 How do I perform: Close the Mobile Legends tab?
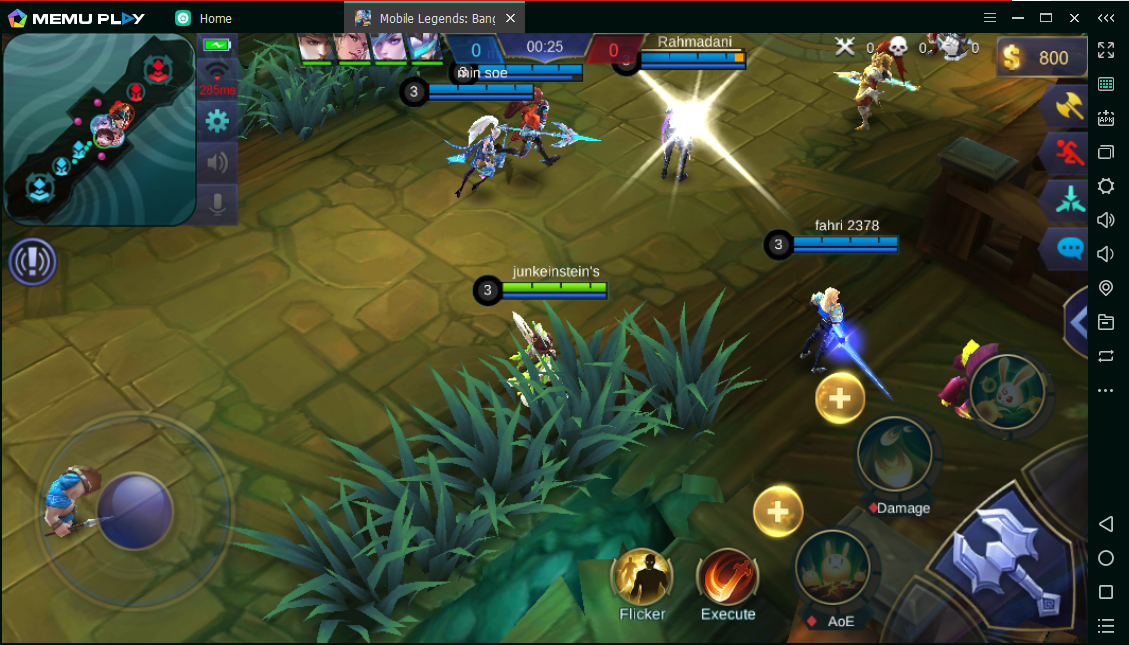tap(511, 18)
